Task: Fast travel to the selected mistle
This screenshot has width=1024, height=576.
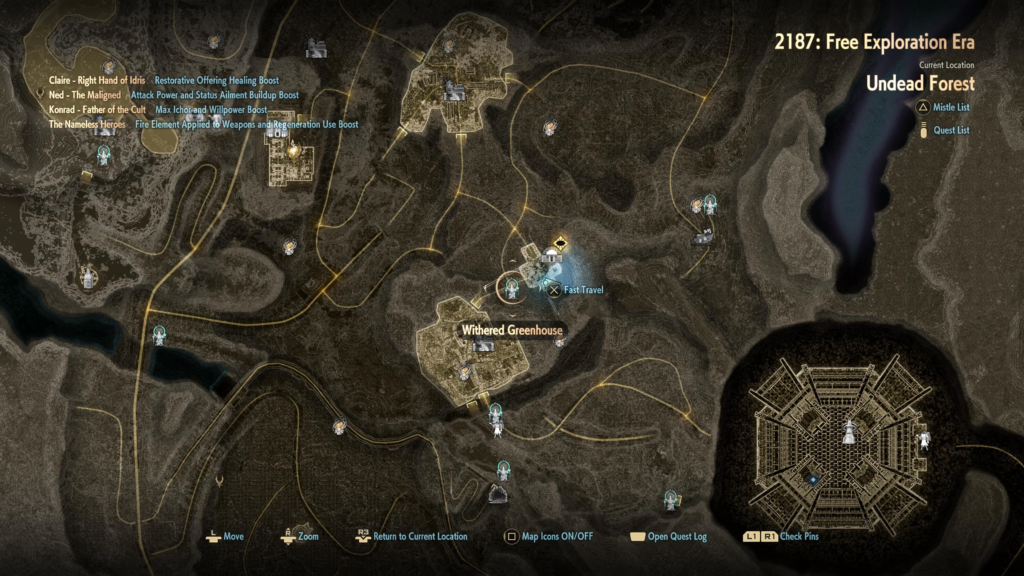Action: (576, 290)
